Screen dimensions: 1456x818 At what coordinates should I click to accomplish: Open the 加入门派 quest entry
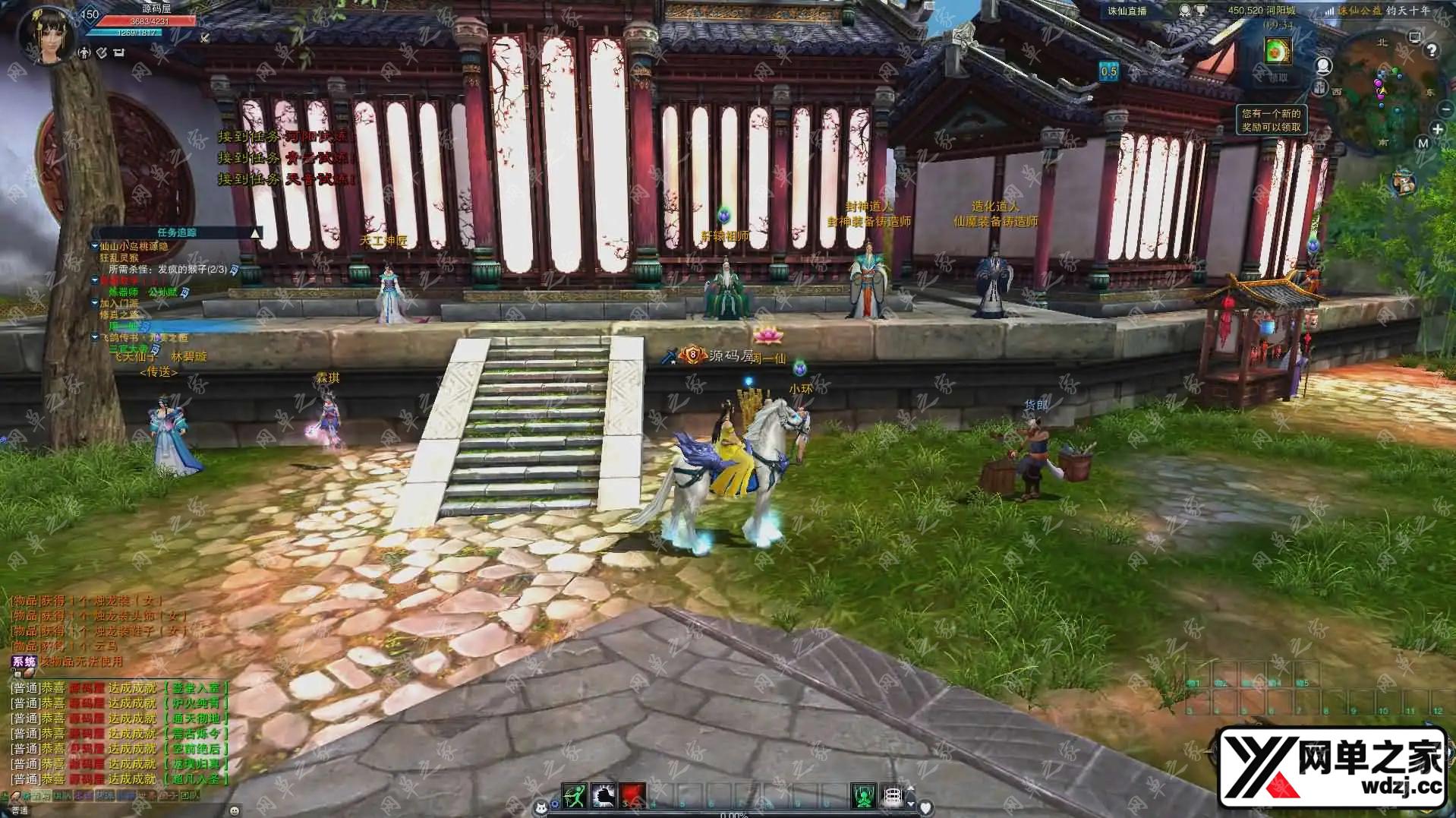pyautogui.click(x=119, y=303)
